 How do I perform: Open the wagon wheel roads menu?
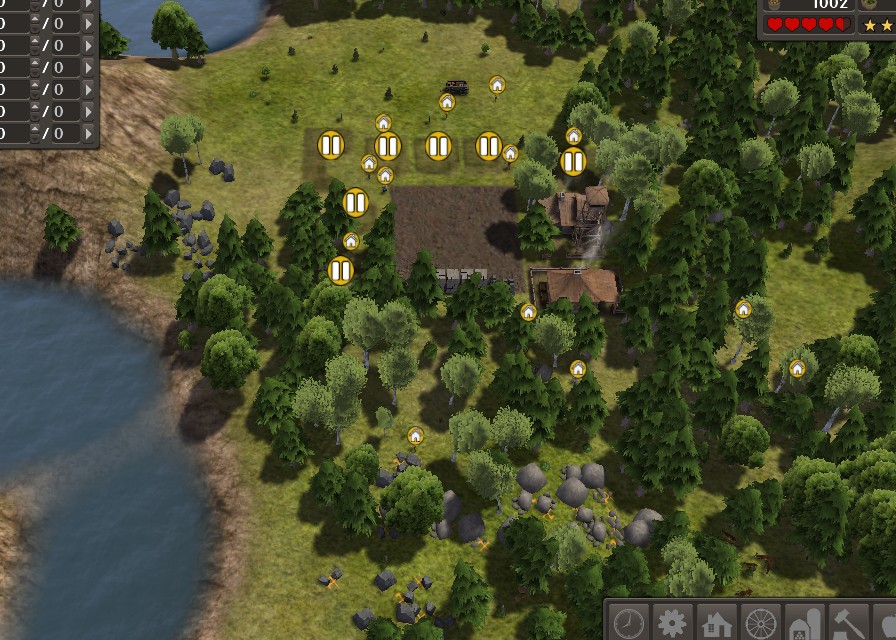(x=761, y=623)
